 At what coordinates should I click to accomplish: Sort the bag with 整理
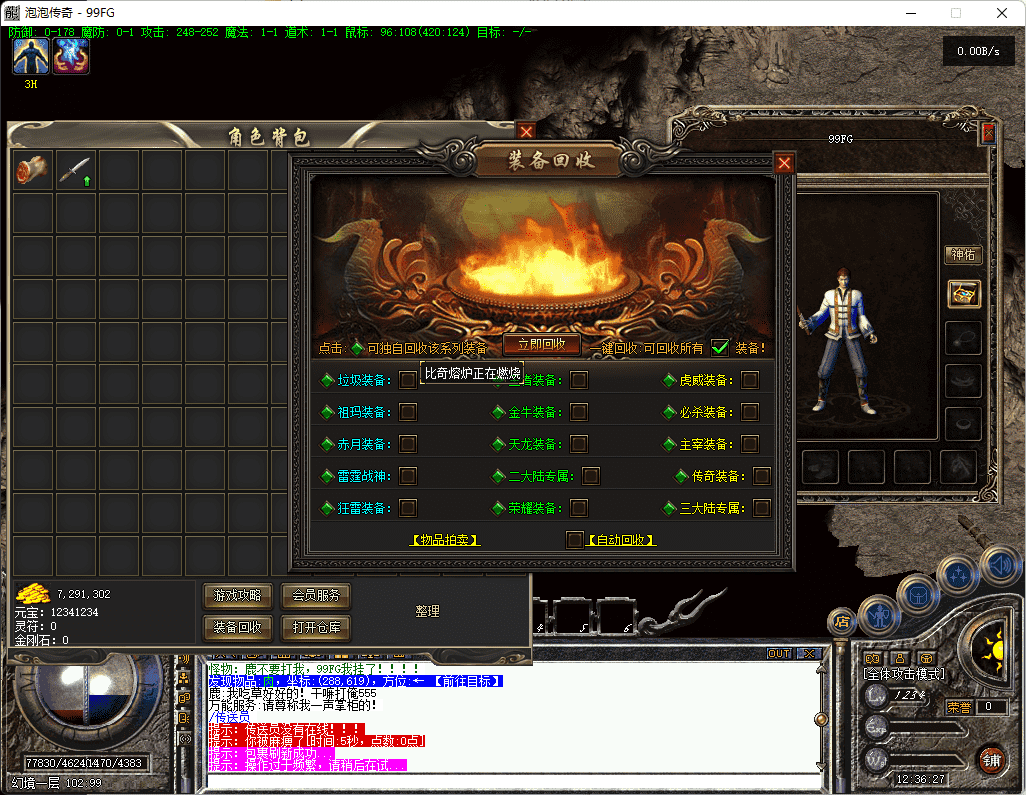pos(427,611)
